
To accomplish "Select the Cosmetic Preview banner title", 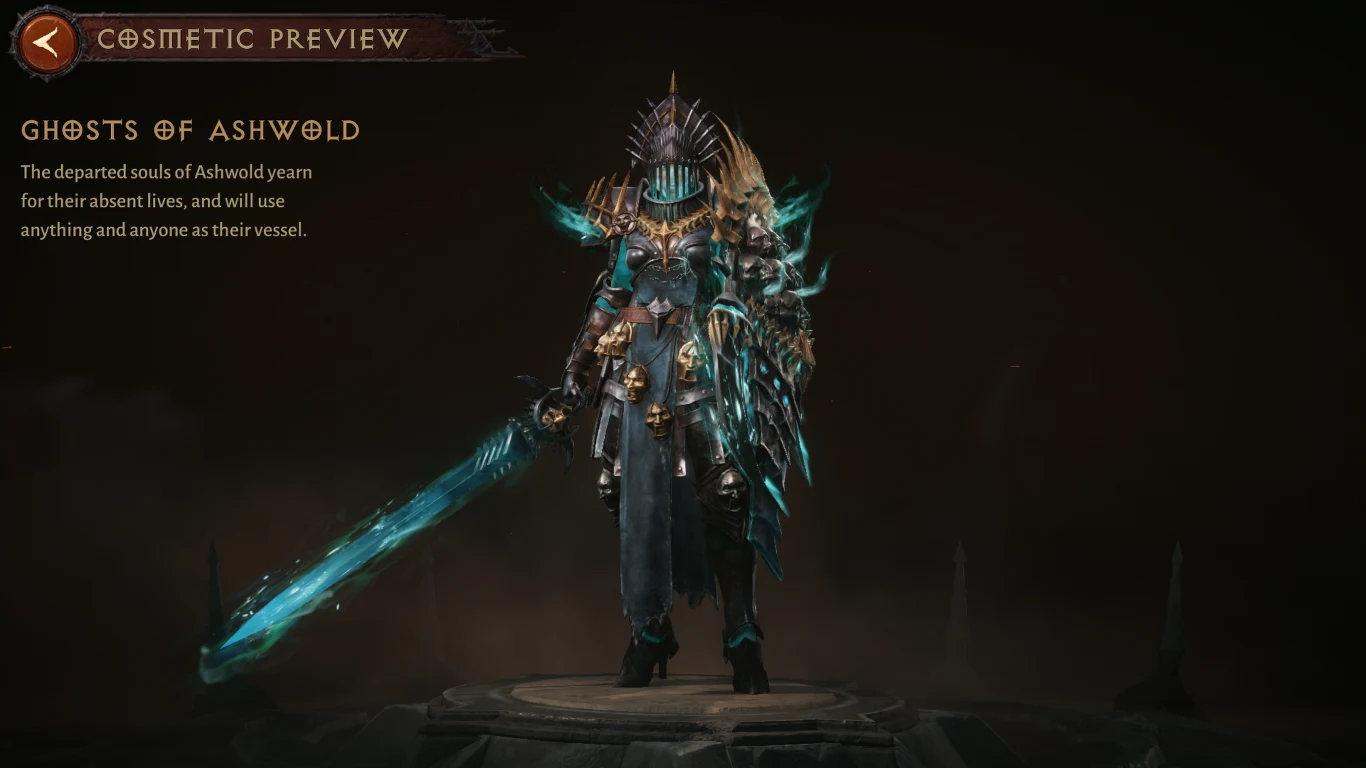I will [248, 40].
